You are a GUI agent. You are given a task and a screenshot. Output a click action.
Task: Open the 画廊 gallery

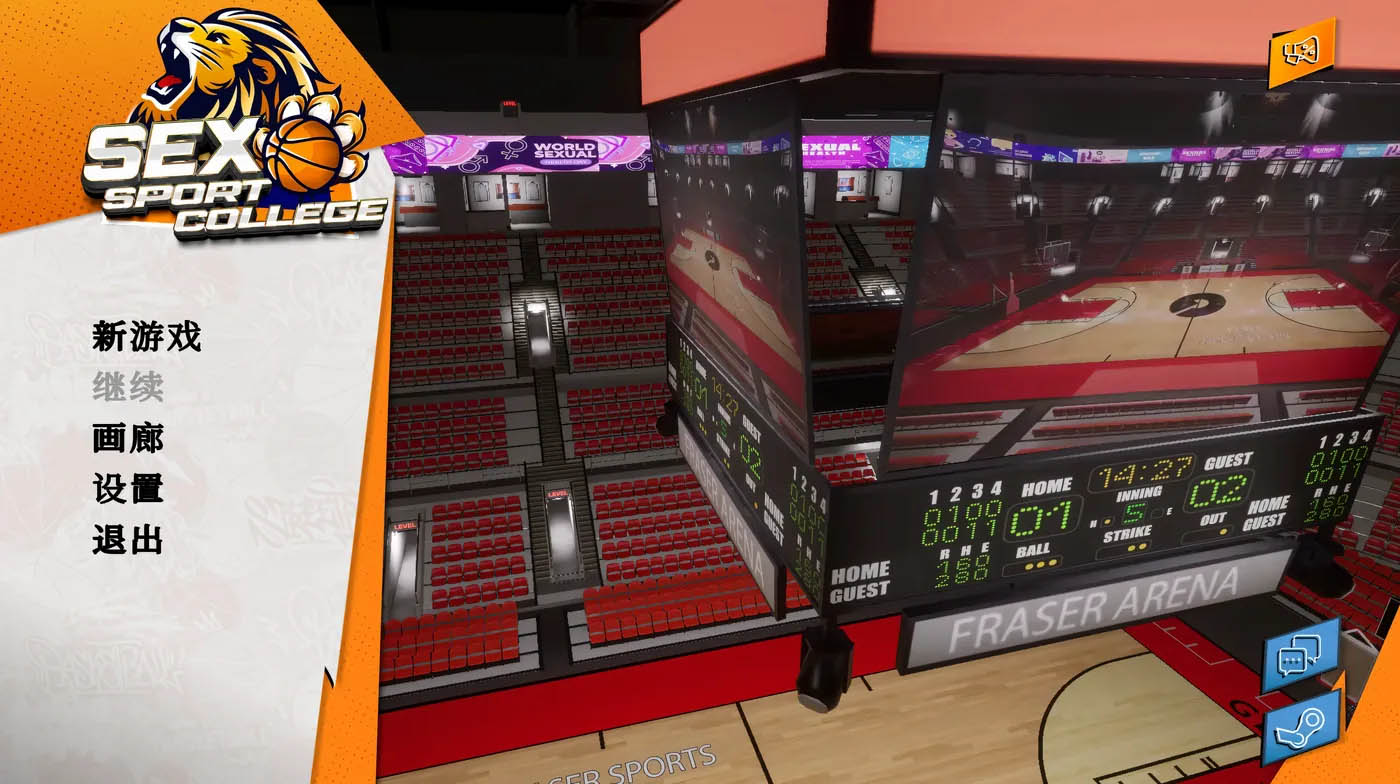coord(127,438)
